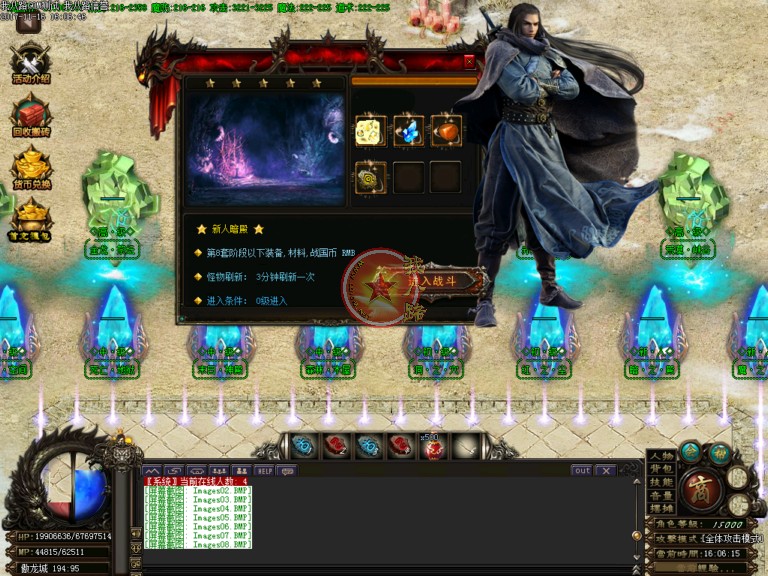Screen dimensions: 768x576
Task: Click the HELP button above chat
Action: [x=264, y=470]
